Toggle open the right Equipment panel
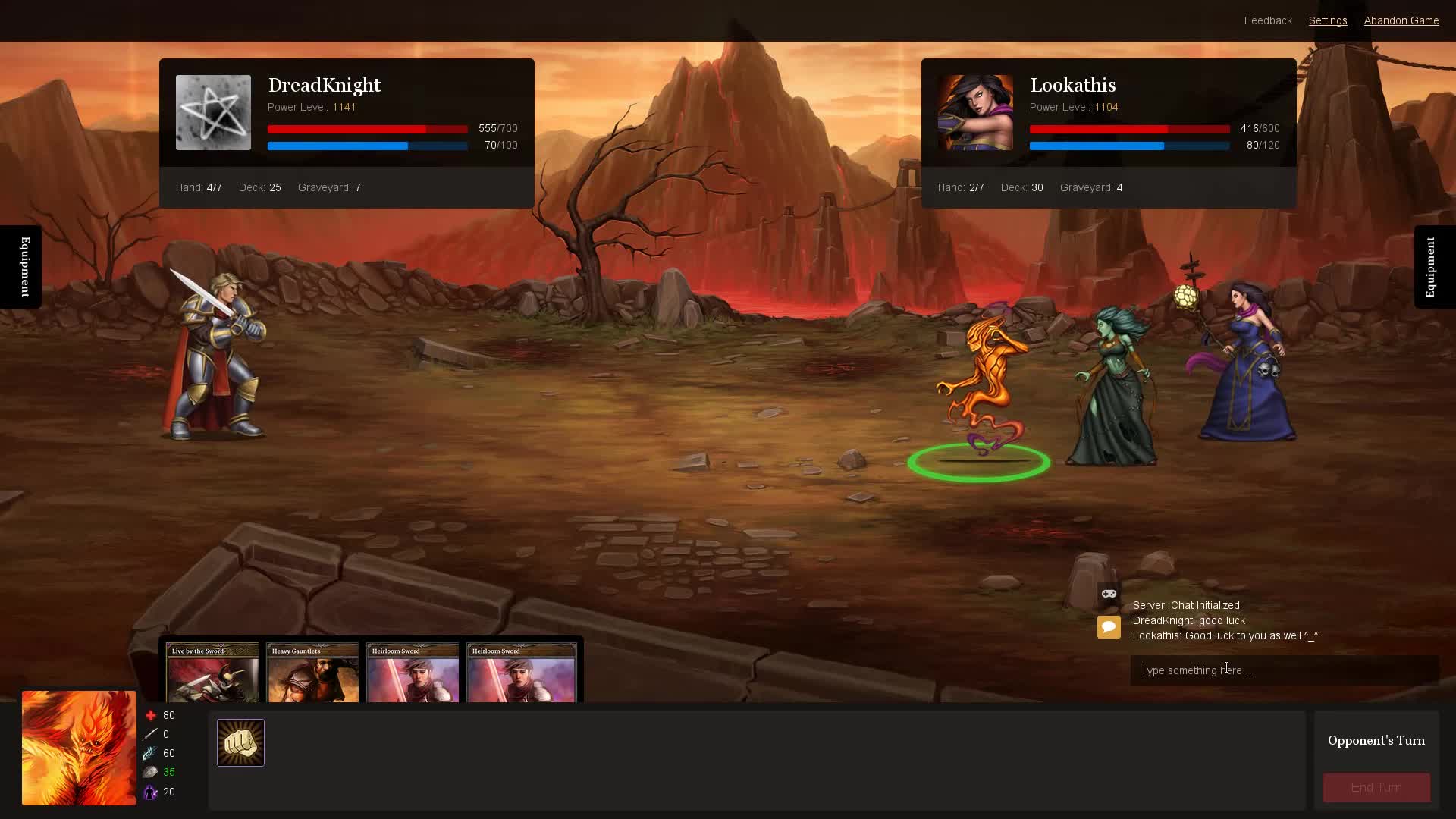The height and width of the screenshot is (819, 1456). [1432, 267]
